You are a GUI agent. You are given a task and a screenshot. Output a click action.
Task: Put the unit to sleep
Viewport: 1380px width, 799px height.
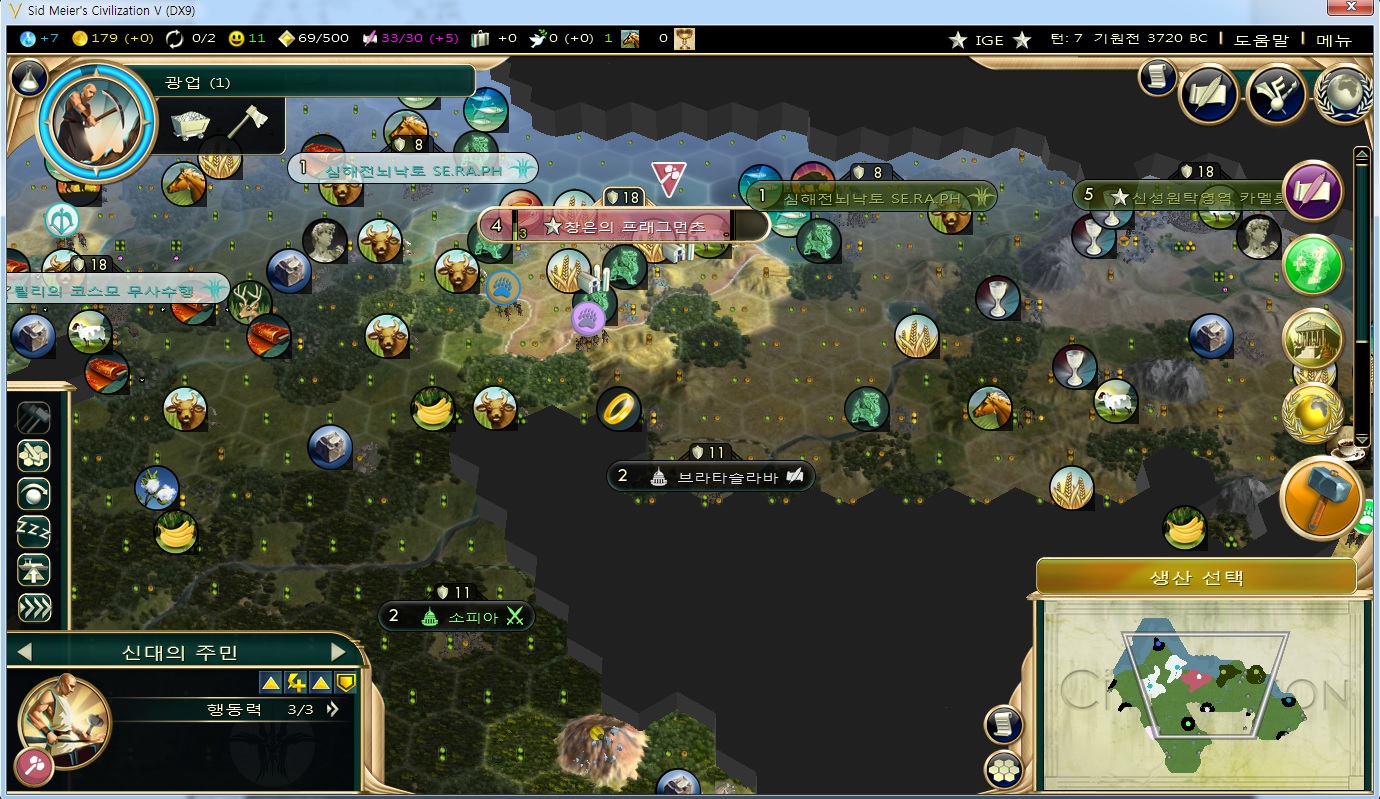[34, 530]
